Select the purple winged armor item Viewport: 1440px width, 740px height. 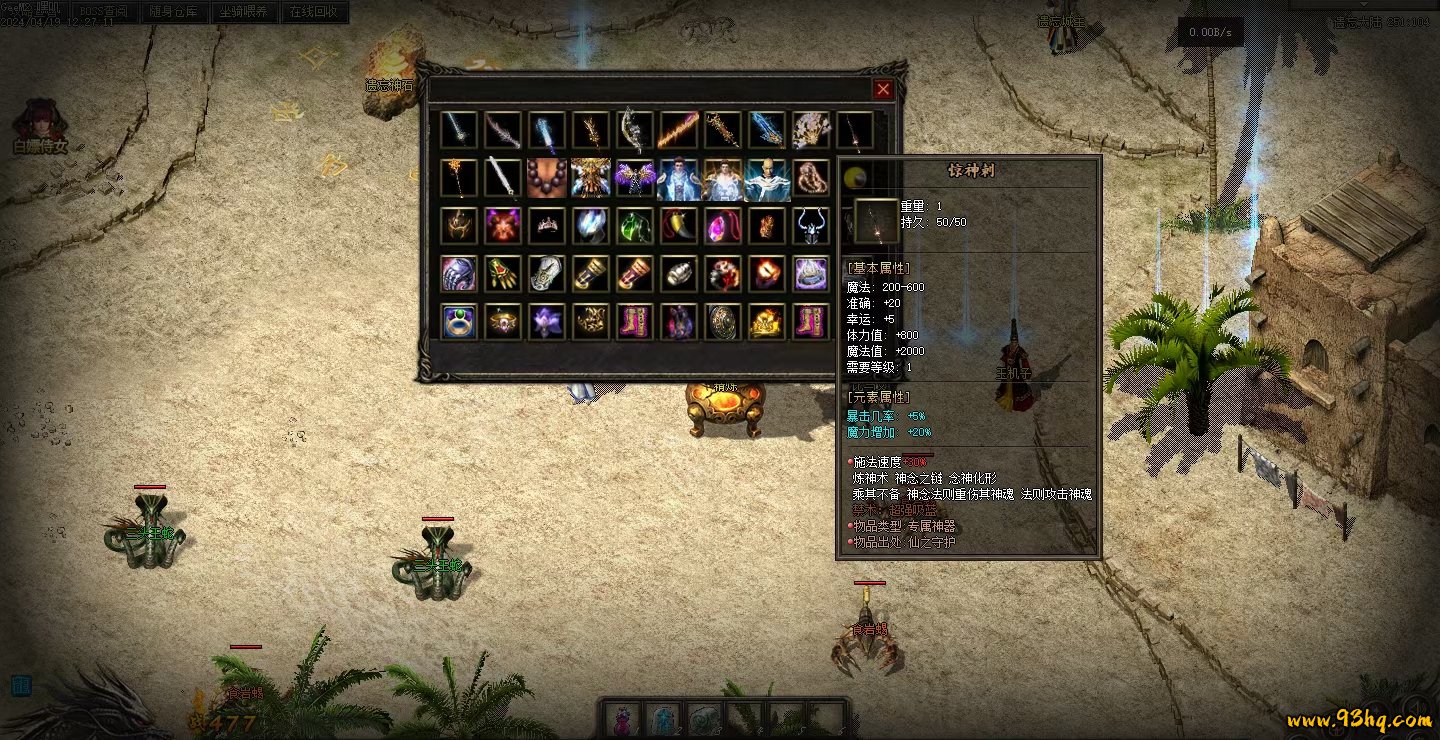coord(635,179)
